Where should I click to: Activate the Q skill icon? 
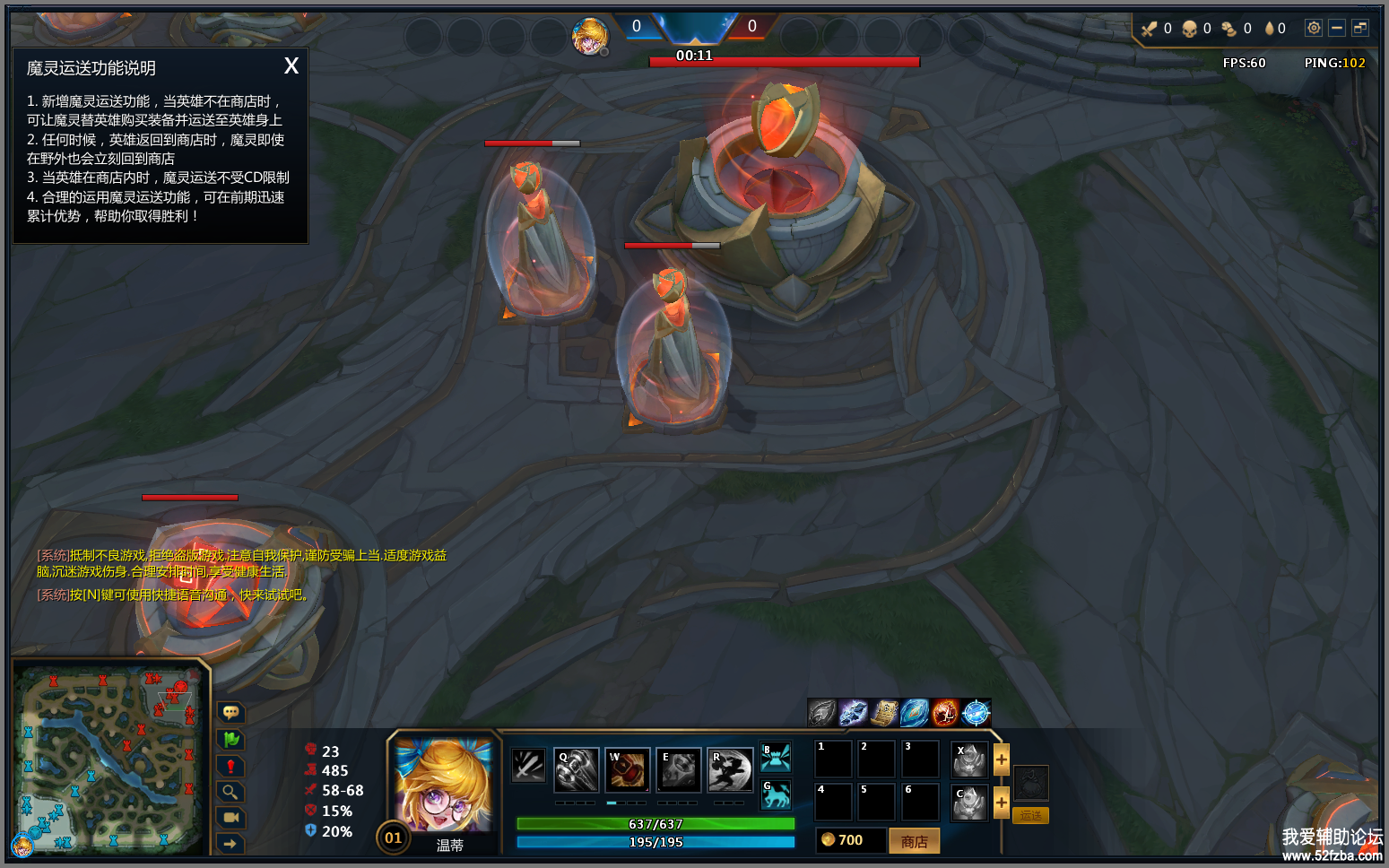click(576, 769)
